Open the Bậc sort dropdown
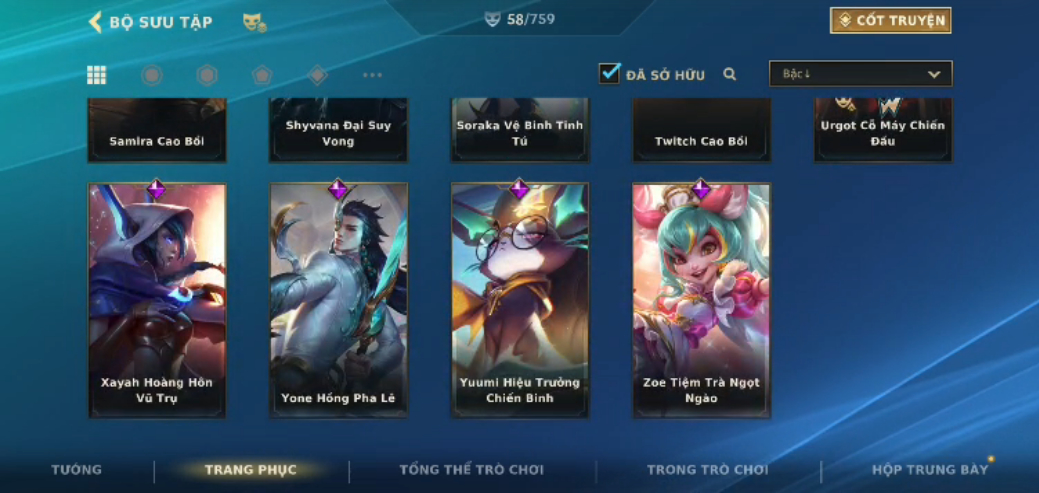1039x493 pixels. tap(860, 74)
